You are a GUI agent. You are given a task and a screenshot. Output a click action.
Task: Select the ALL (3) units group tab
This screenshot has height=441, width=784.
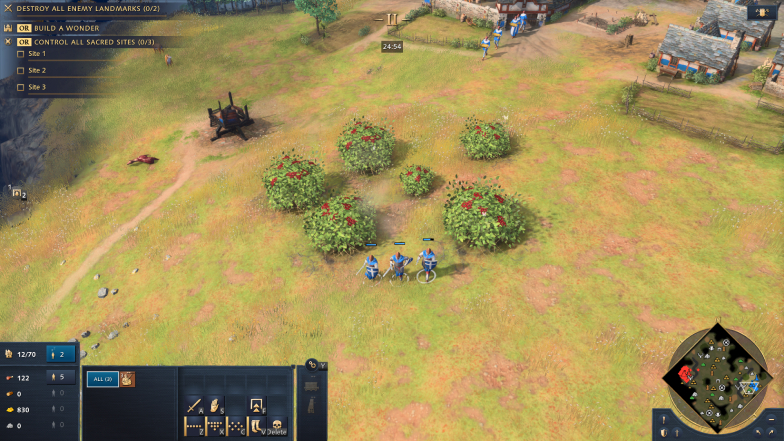[x=102, y=379]
